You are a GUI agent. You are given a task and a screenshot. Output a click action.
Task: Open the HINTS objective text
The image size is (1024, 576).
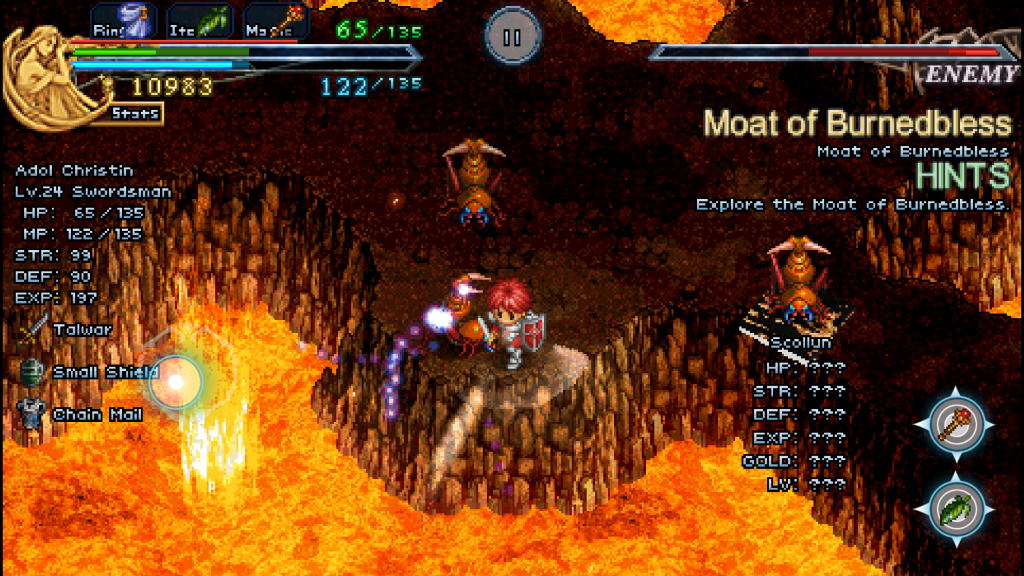tap(964, 176)
